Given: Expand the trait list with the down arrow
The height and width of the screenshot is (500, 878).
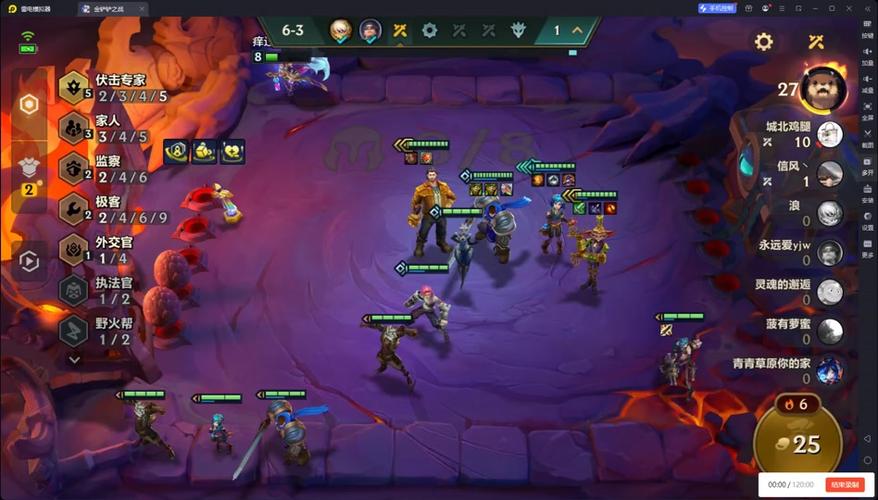Looking at the screenshot, I should pyautogui.click(x=74, y=359).
